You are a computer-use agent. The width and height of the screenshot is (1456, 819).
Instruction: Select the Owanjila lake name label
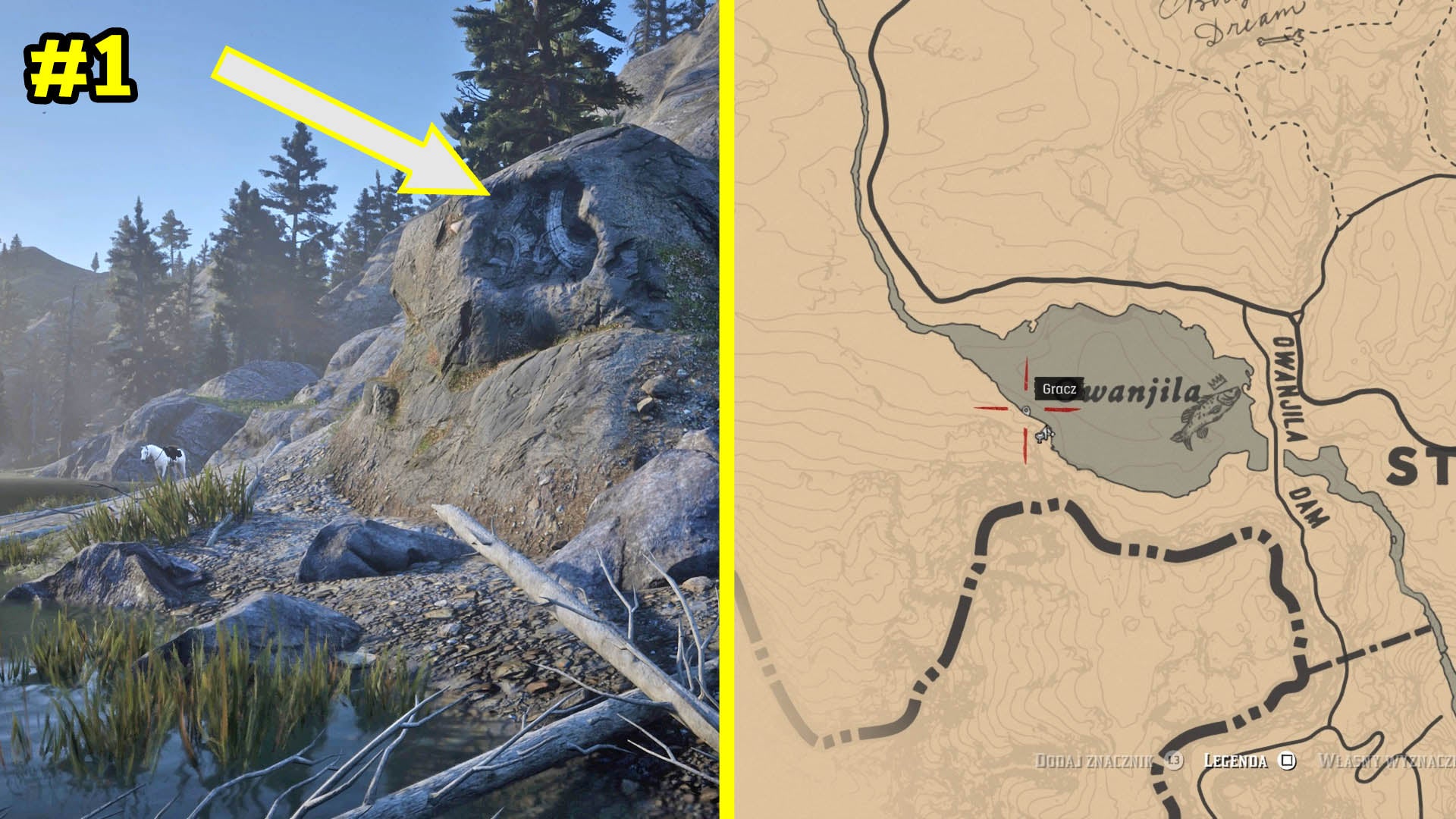tap(1137, 389)
